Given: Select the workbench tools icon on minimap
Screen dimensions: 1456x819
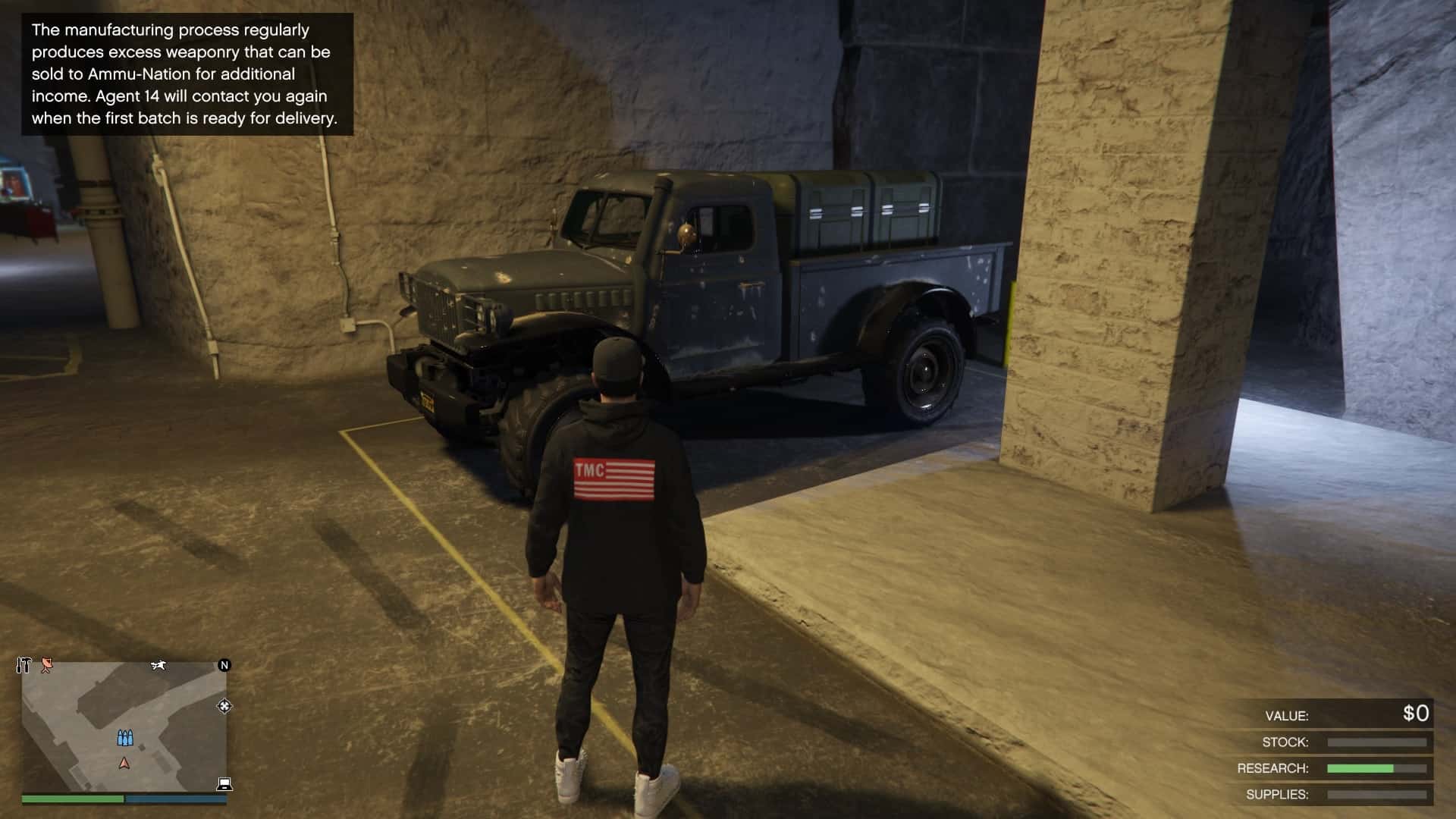Looking at the screenshot, I should tap(24, 664).
